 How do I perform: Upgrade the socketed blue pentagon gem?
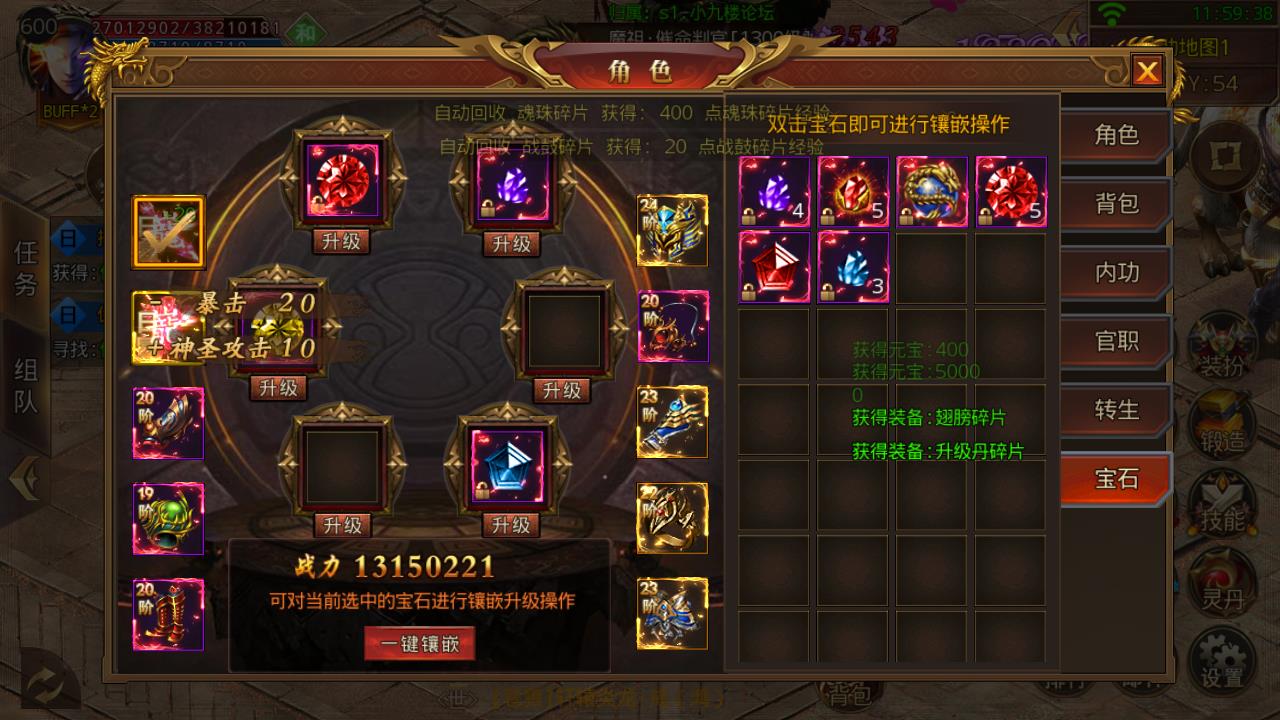point(511,525)
